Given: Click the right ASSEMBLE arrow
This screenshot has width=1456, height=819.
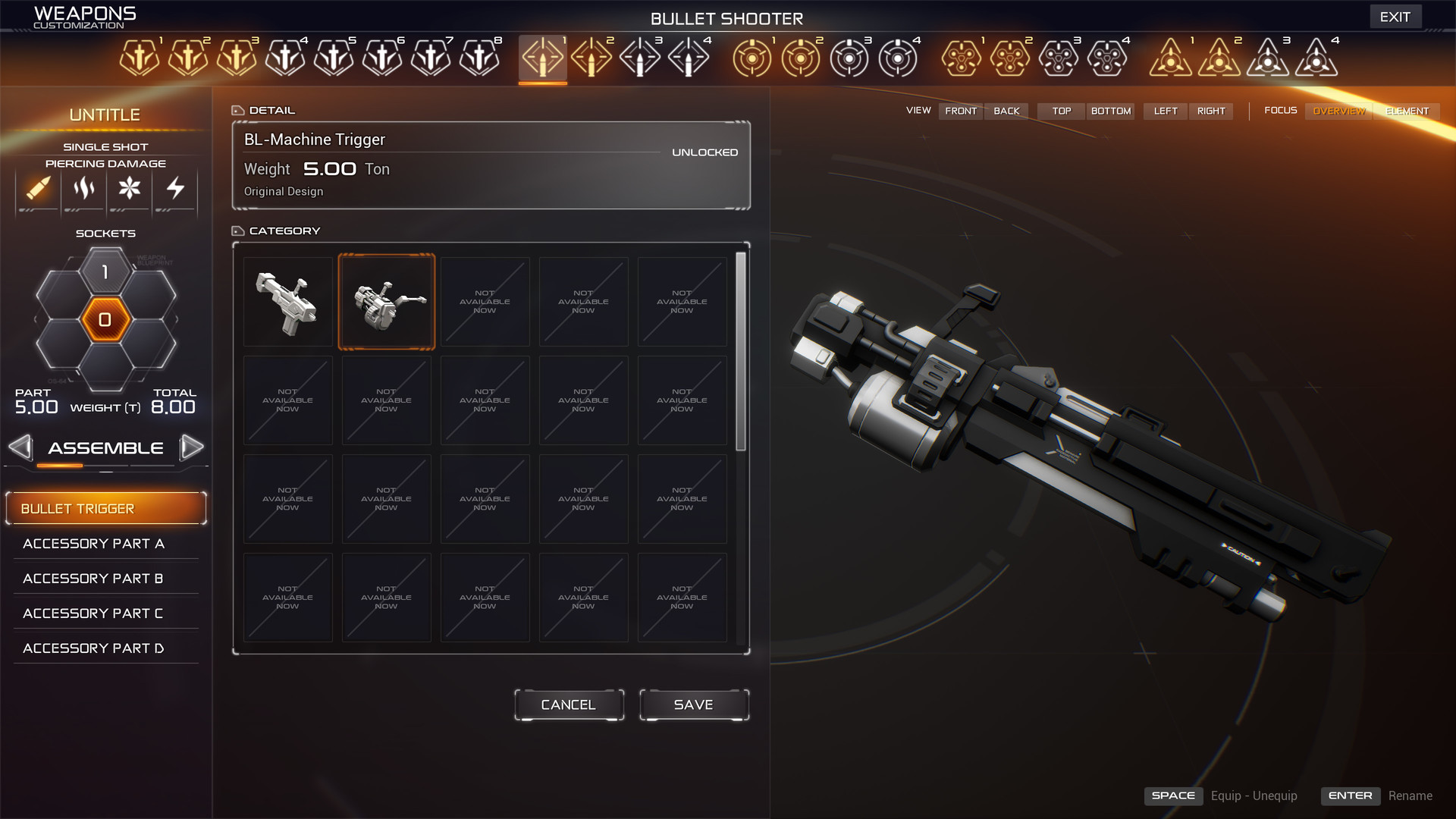Looking at the screenshot, I should click(193, 447).
